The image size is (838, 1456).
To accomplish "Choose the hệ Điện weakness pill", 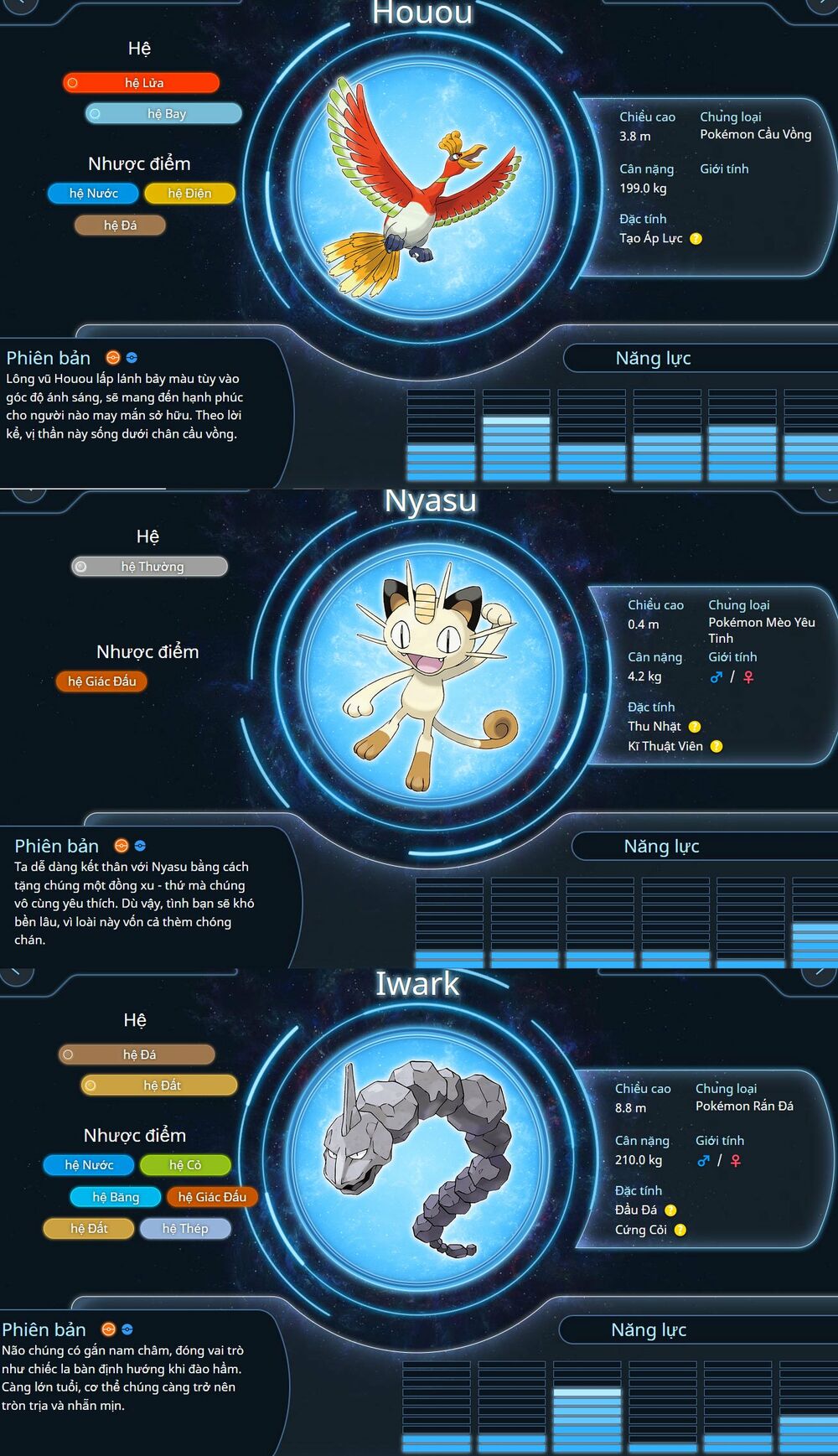I will 189,194.
